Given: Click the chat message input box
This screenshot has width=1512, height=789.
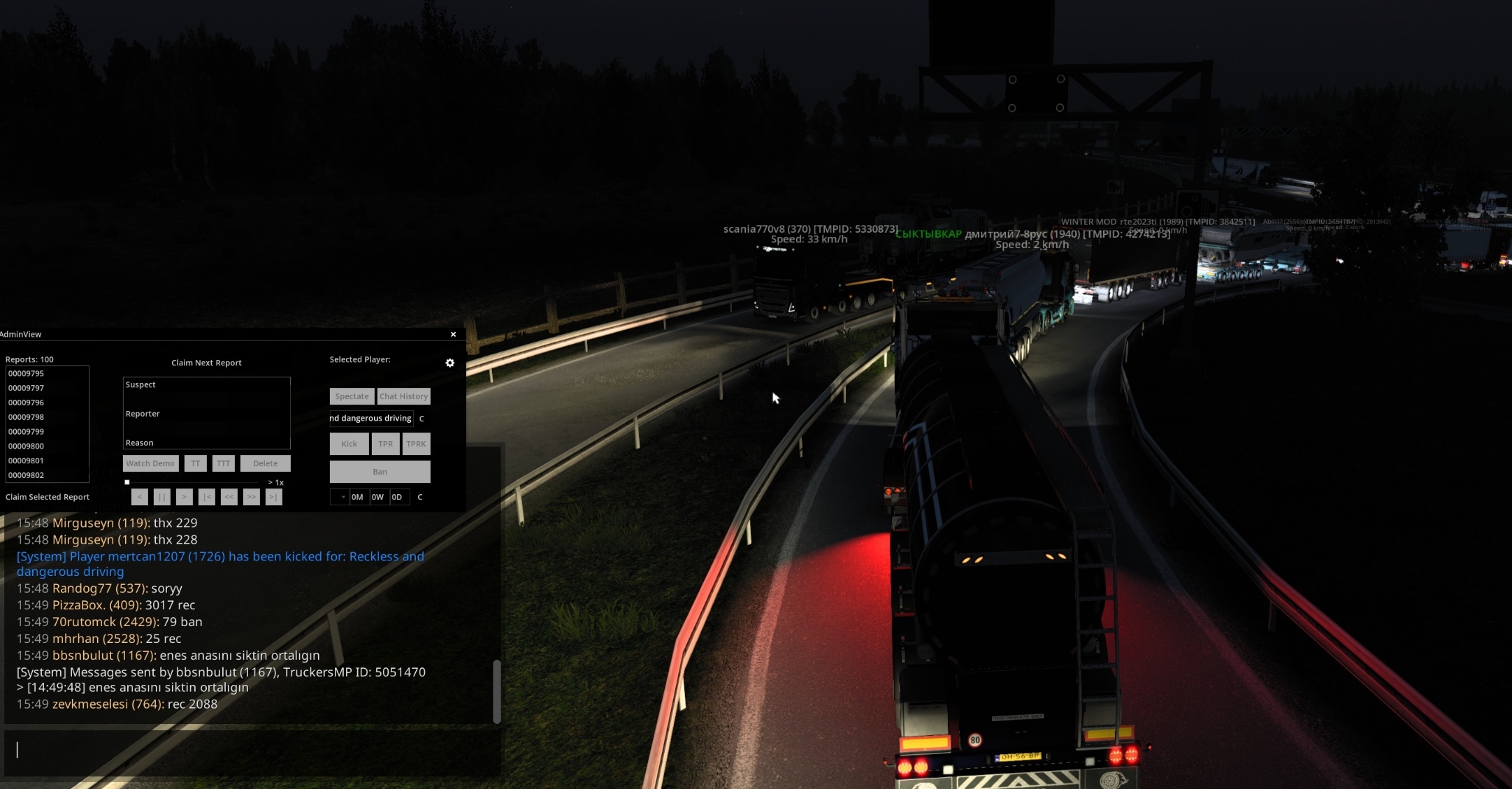Looking at the screenshot, I should tap(252, 750).
